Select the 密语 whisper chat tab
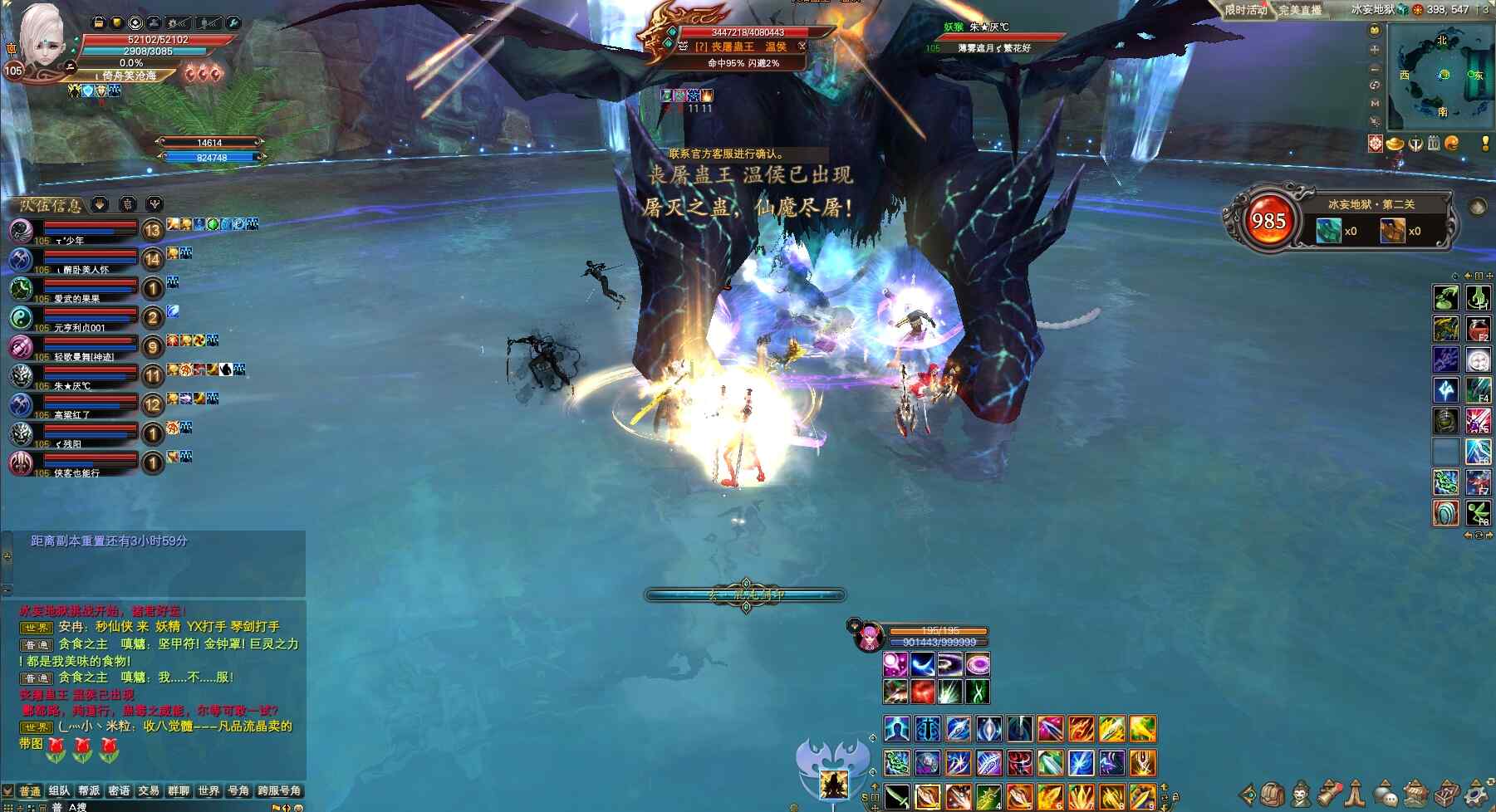The height and width of the screenshot is (812, 1496). 119,790
